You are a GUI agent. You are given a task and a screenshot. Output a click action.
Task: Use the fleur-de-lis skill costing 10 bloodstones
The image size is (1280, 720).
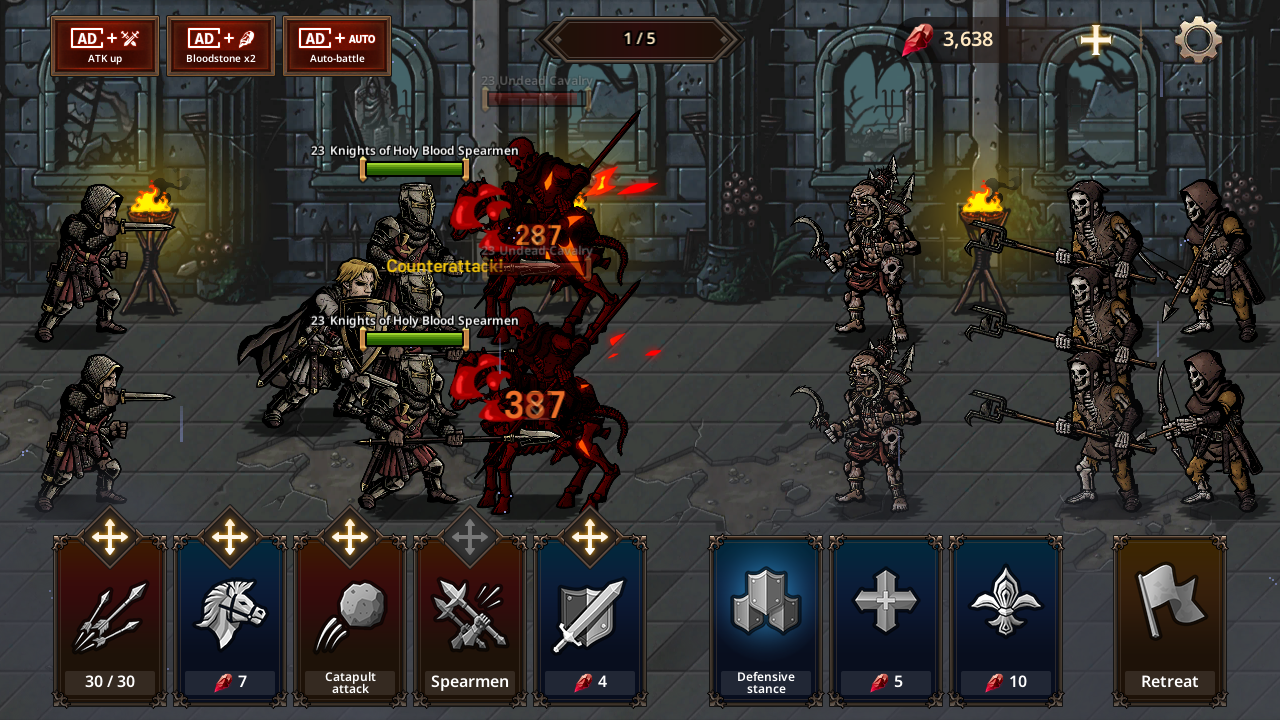coord(1006,620)
